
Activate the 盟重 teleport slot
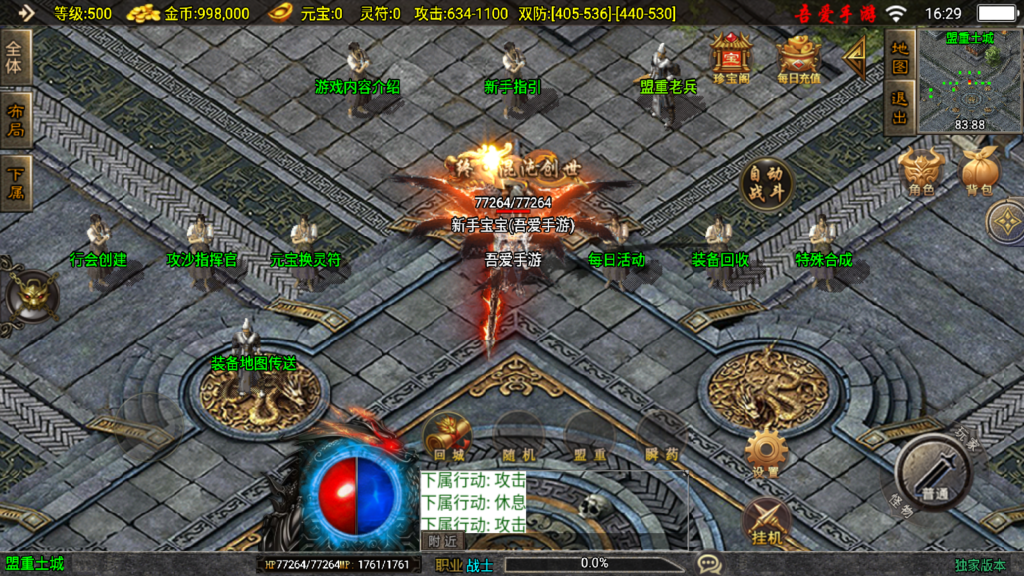pyautogui.click(x=590, y=438)
